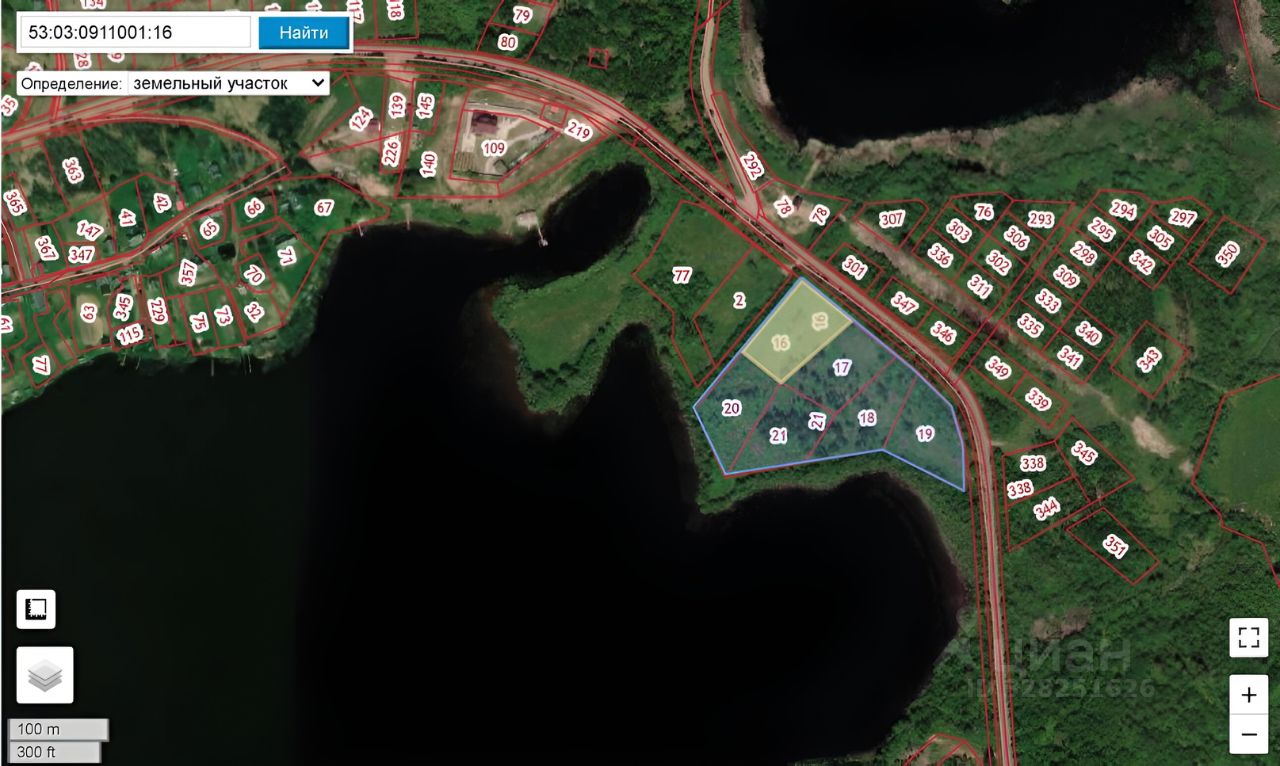This screenshot has width=1280, height=766.
Task: Open the земельный участок definition dropdown
Action: point(228,83)
